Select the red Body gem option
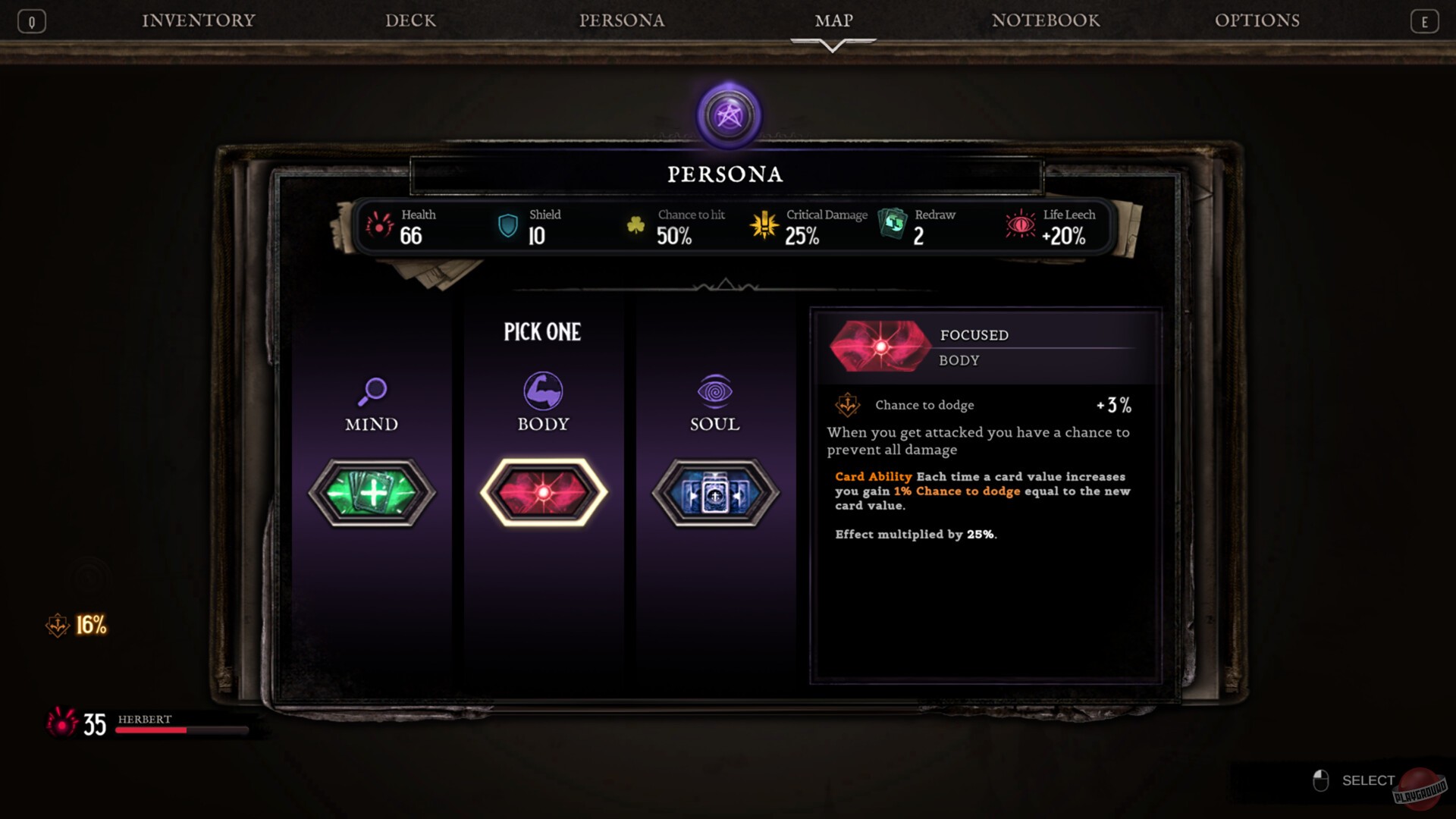Viewport: 1456px width, 819px height. 541,490
